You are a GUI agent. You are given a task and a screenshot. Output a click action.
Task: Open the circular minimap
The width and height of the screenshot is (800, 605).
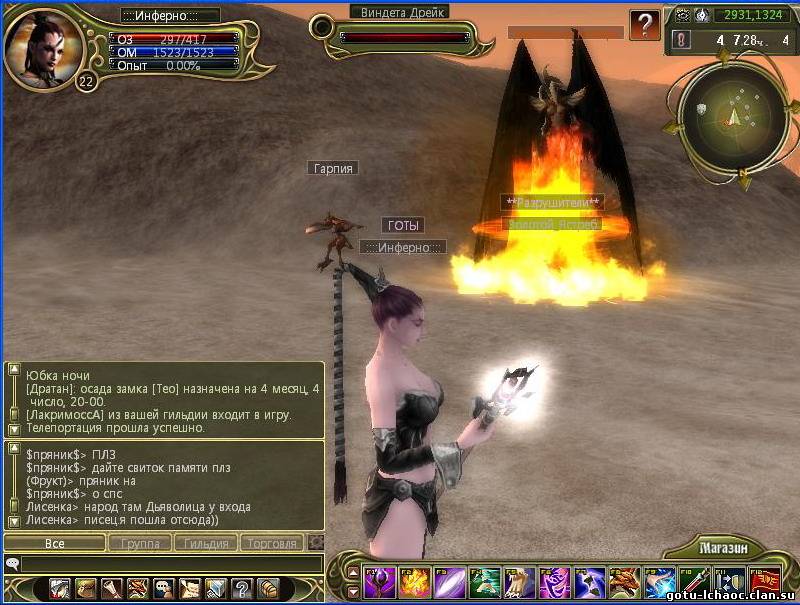pos(732,115)
